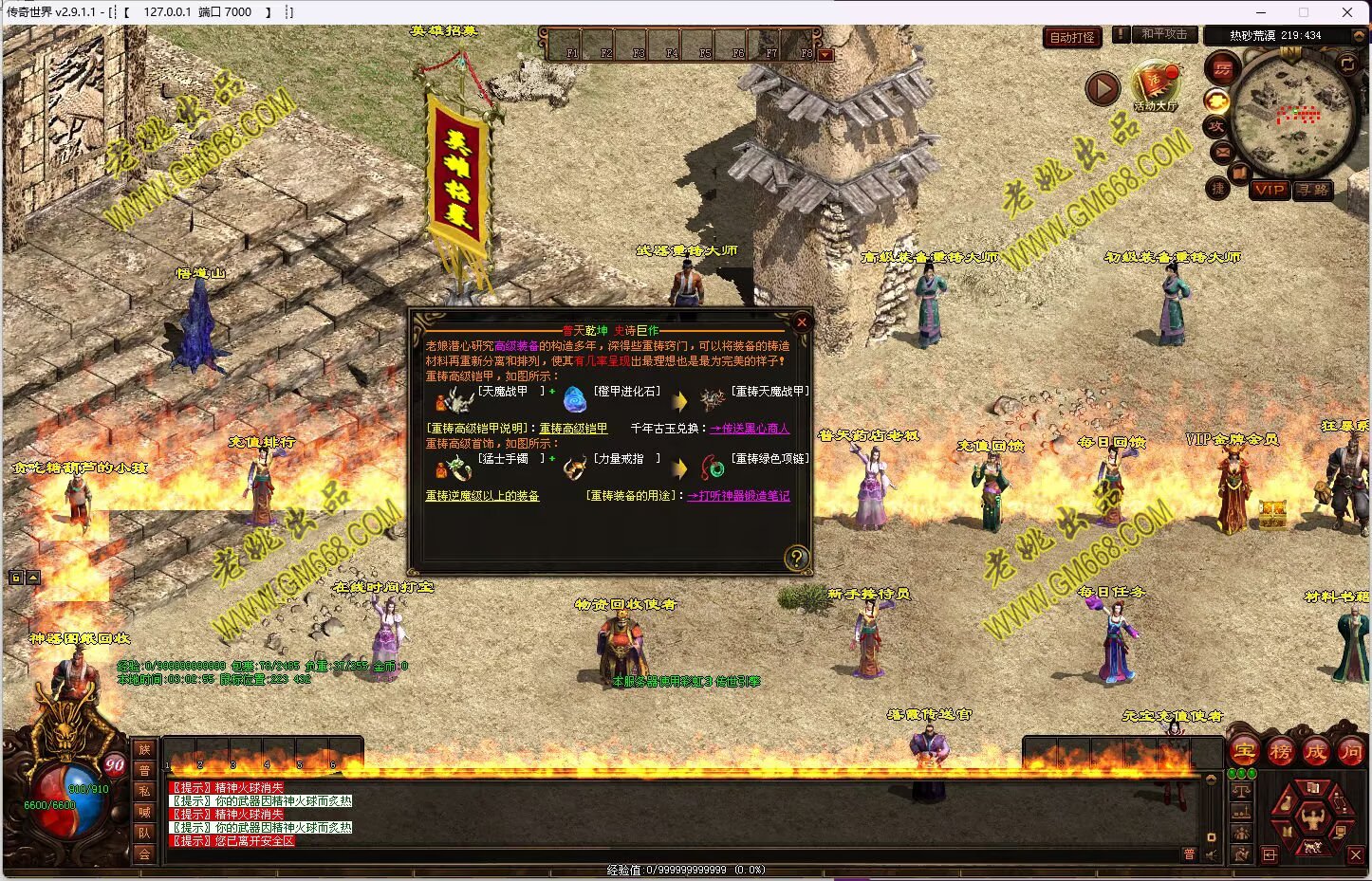The image size is (1372, 881).
Task: Open the VIP panel
Action: [x=1270, y=190]
